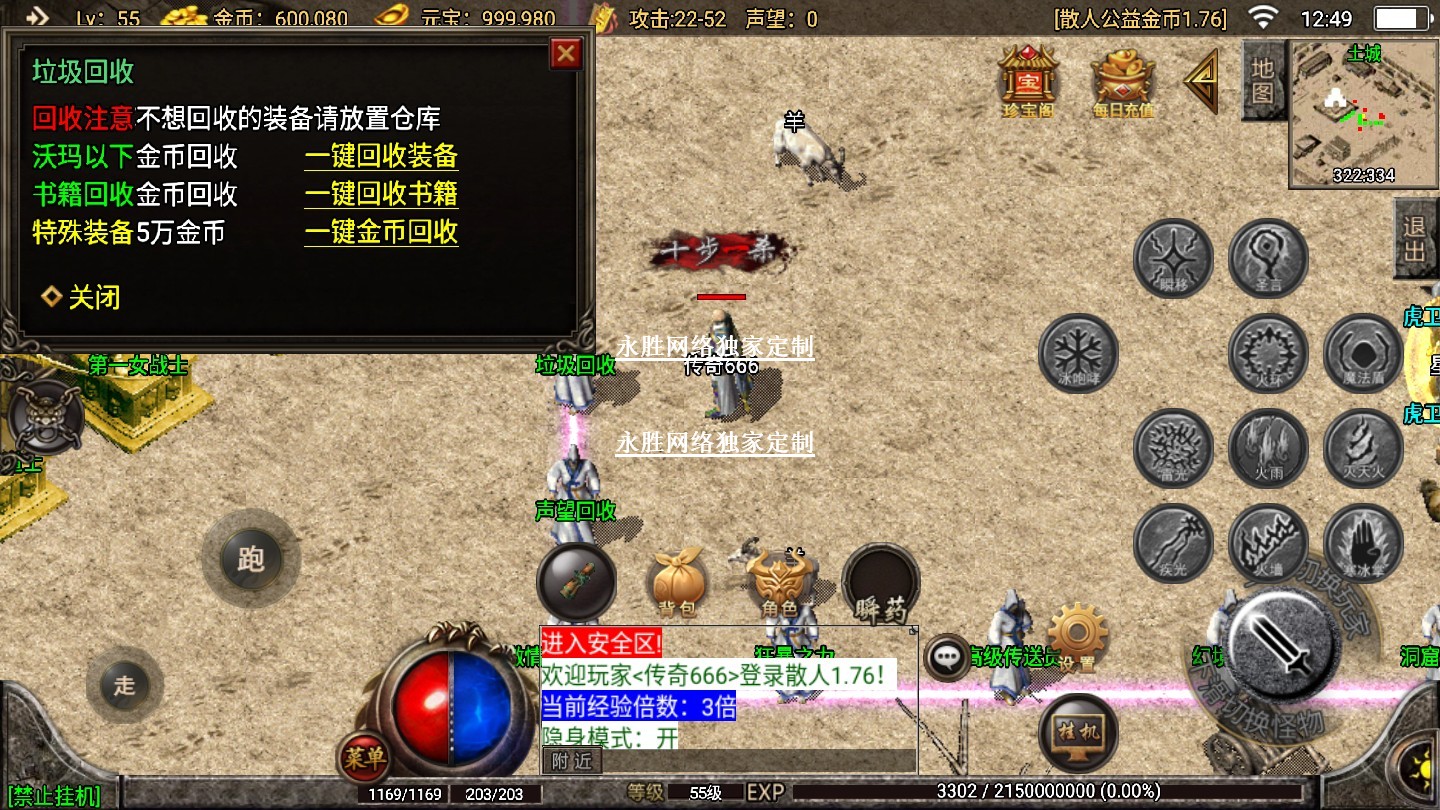Select 一键回收书籍 to recycle books

point(381,194)
